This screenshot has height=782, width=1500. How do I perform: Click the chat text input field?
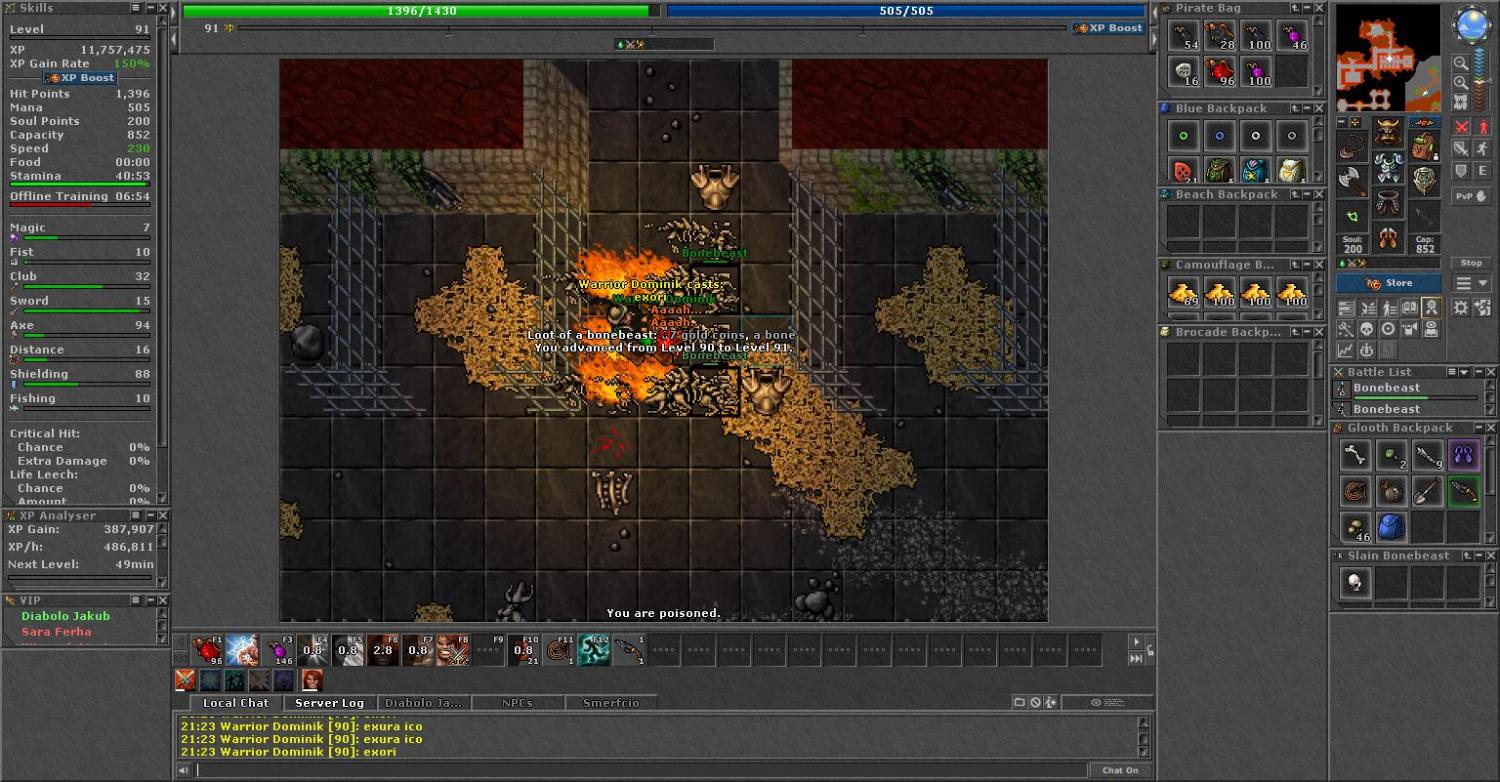(x=640, y=770)
